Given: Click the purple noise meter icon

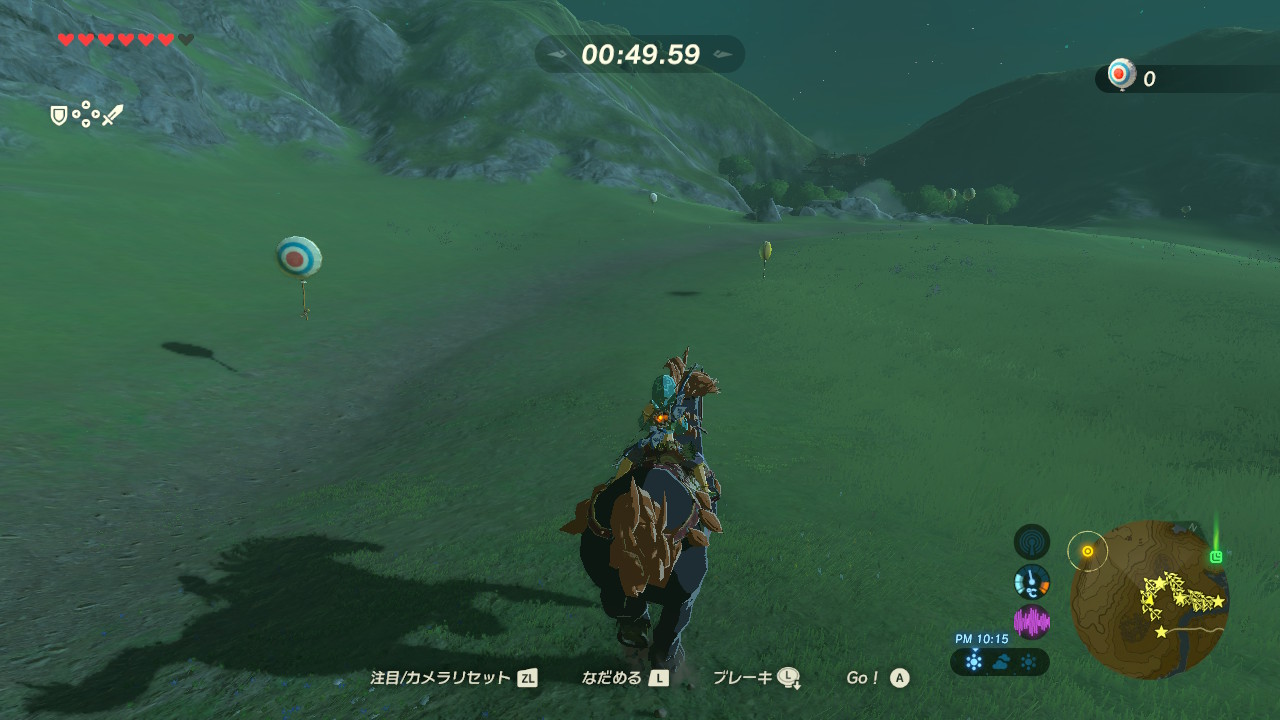Looking at the screenshot, I should click(1033, 620).
